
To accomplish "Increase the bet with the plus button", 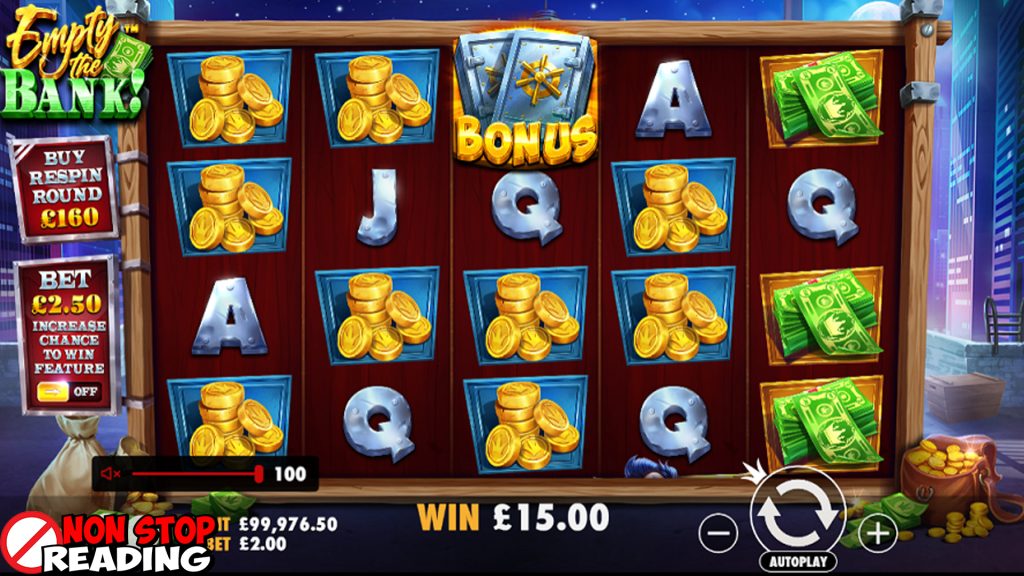I will 877,534.
